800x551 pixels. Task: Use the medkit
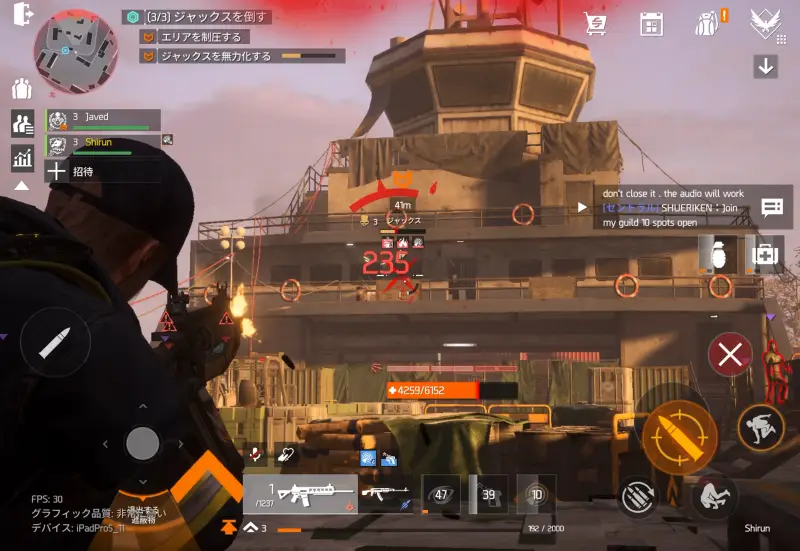click(x=766, y=254)
